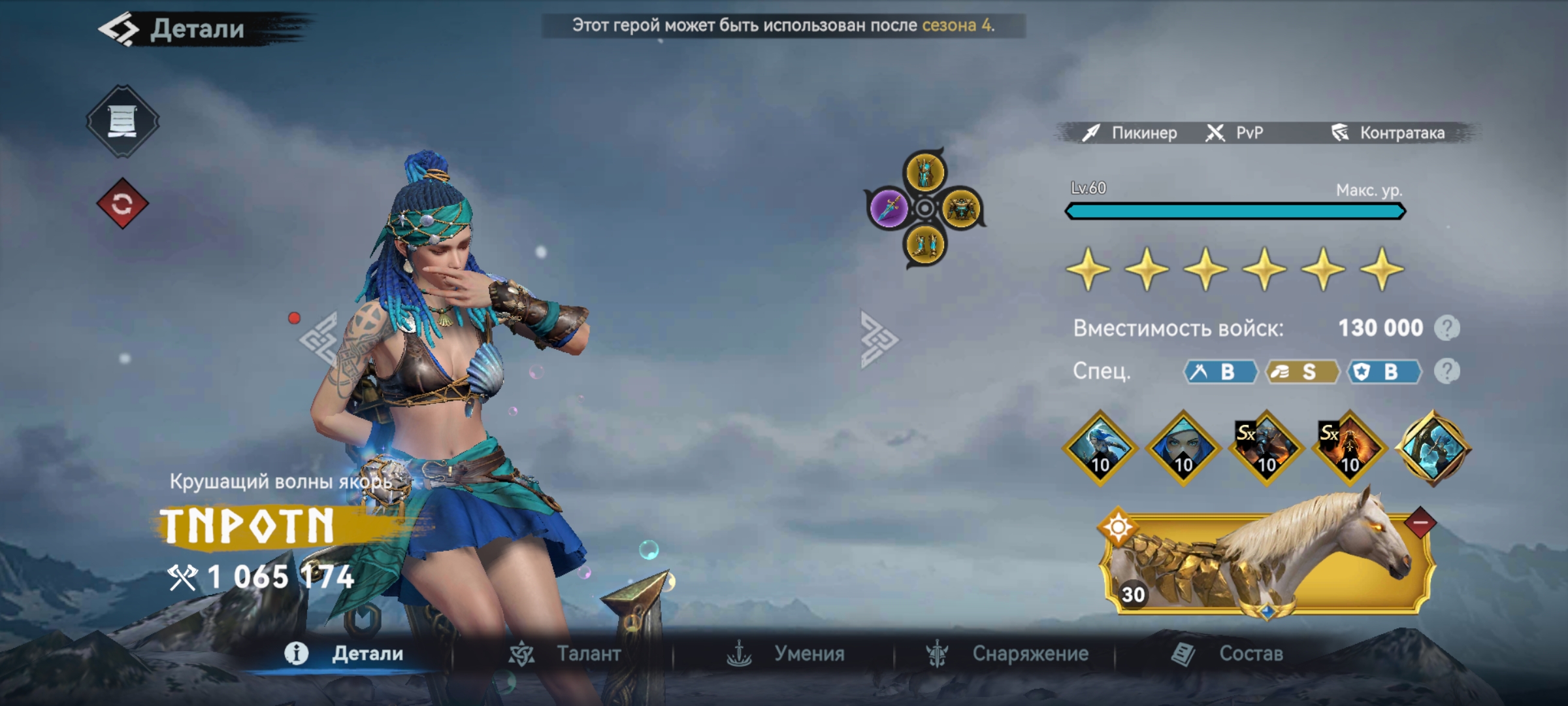The height and width of the screenshot is (706, 1568).
Task: Select the chest armor equipment slot
Action: coord(961,209)
